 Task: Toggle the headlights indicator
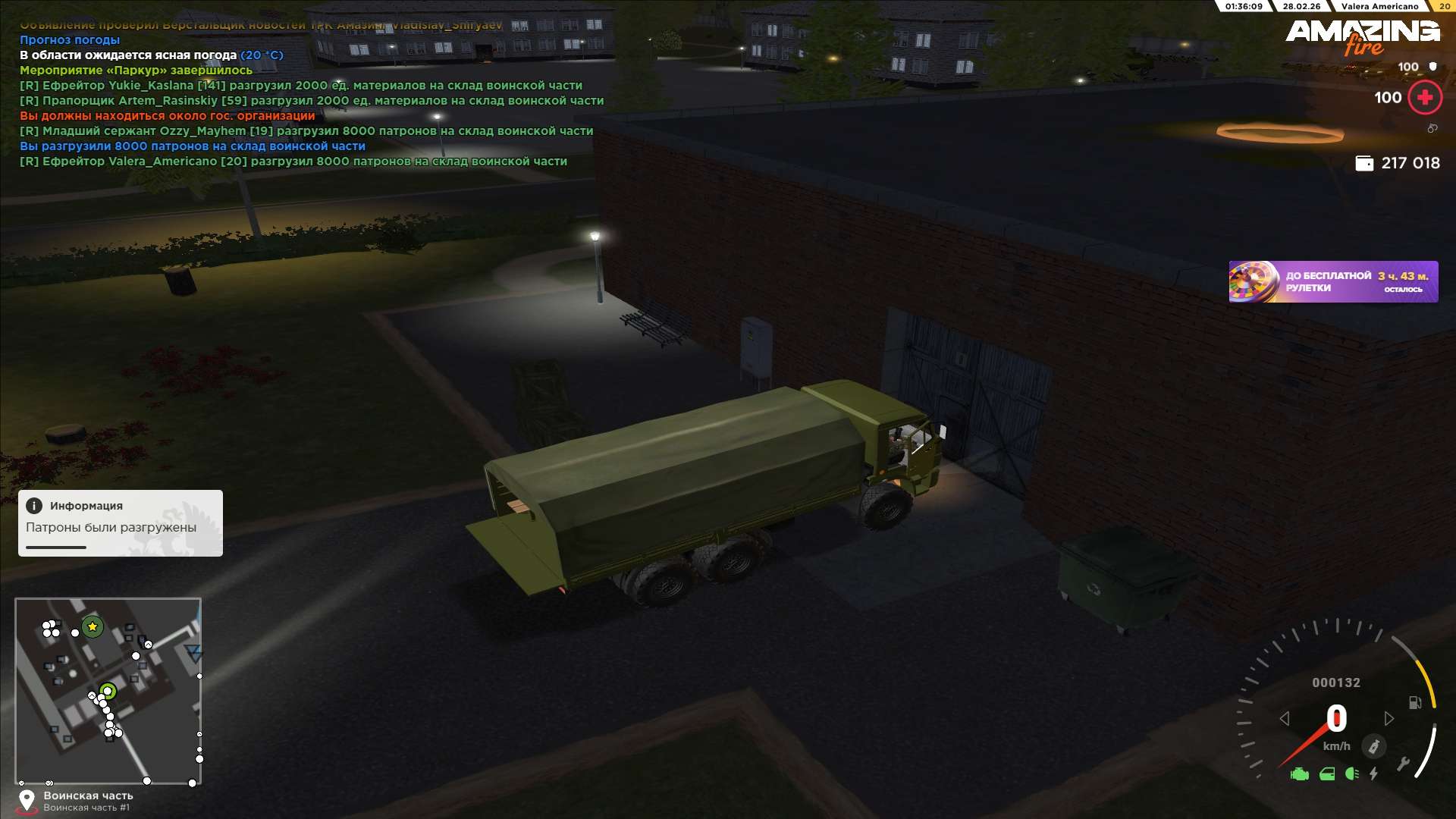coord(1351,774)
